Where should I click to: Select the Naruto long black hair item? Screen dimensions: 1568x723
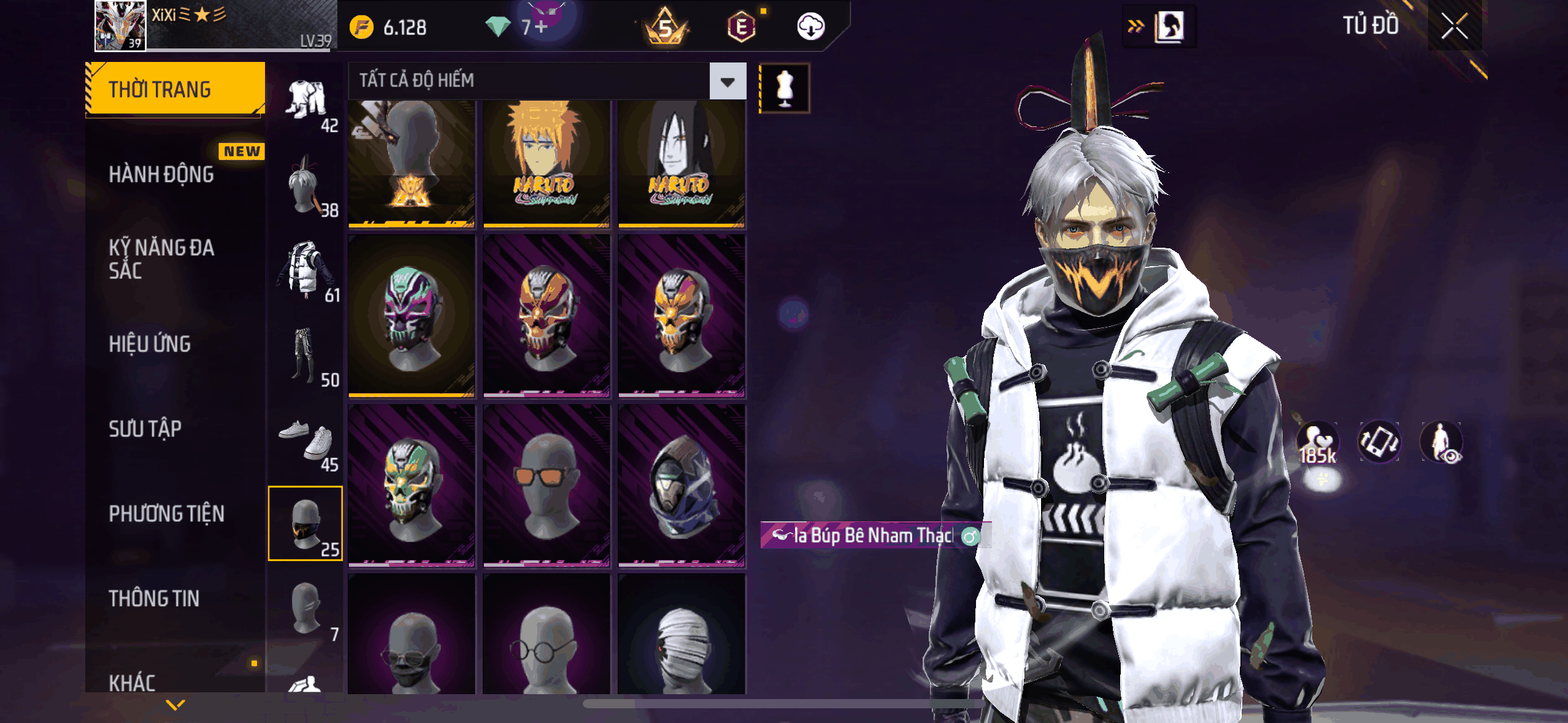pos(681,163)
